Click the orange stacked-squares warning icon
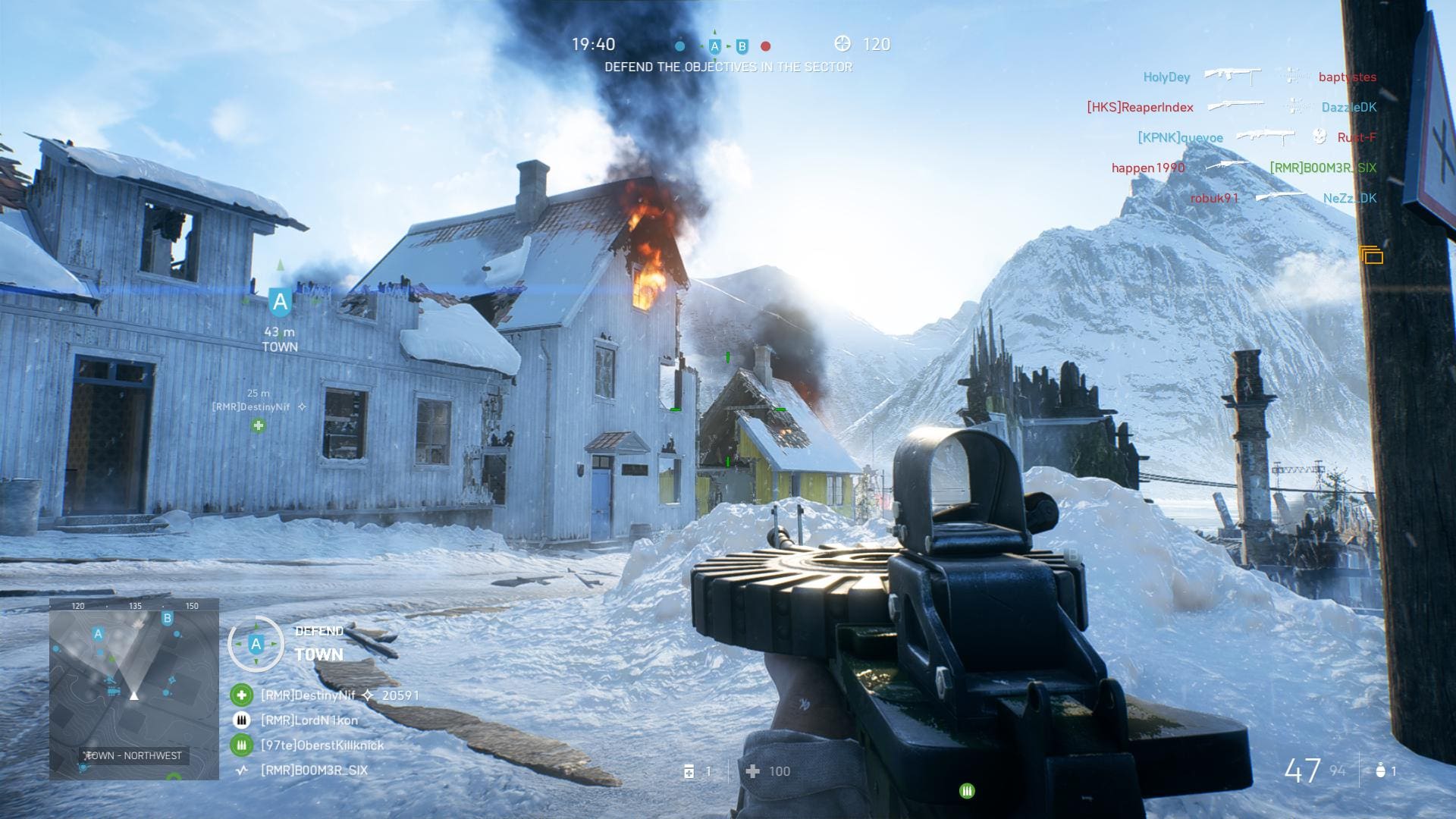The image size is (1456, 819). [x=1371, y=256]
